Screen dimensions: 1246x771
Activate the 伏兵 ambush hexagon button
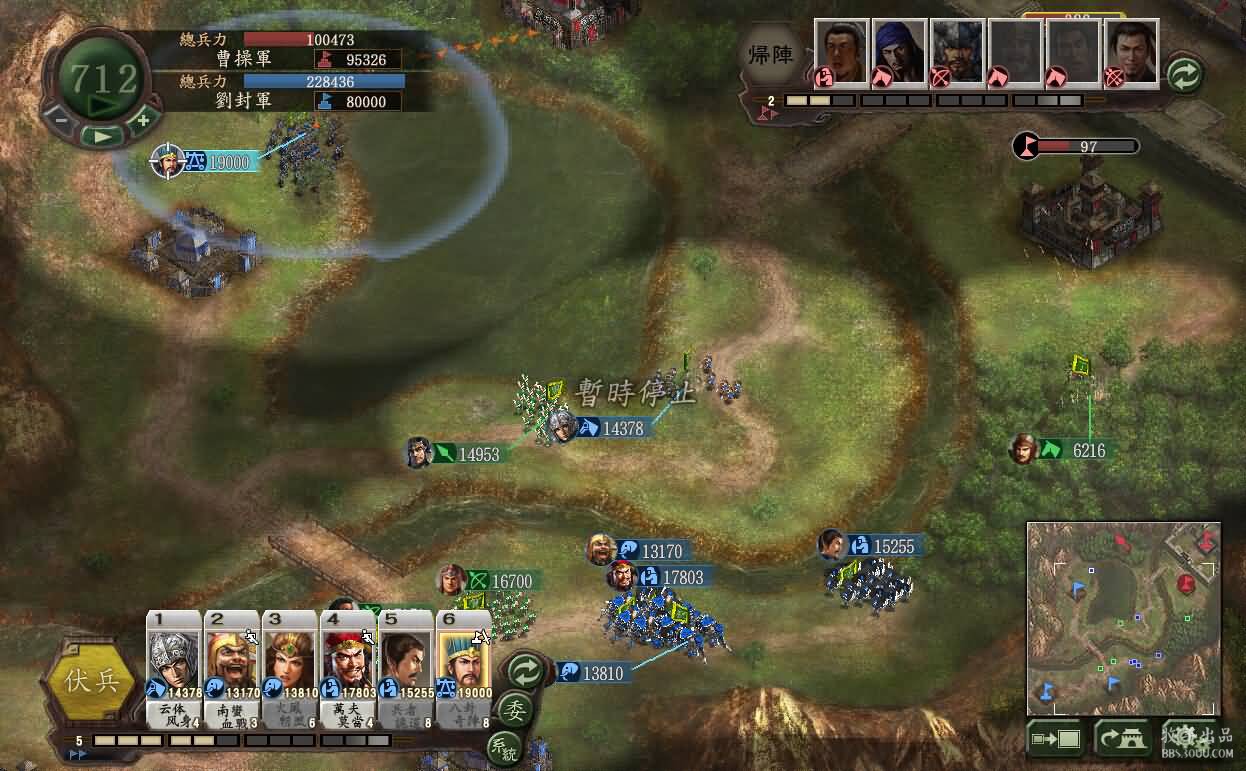[x=91, y=681]
